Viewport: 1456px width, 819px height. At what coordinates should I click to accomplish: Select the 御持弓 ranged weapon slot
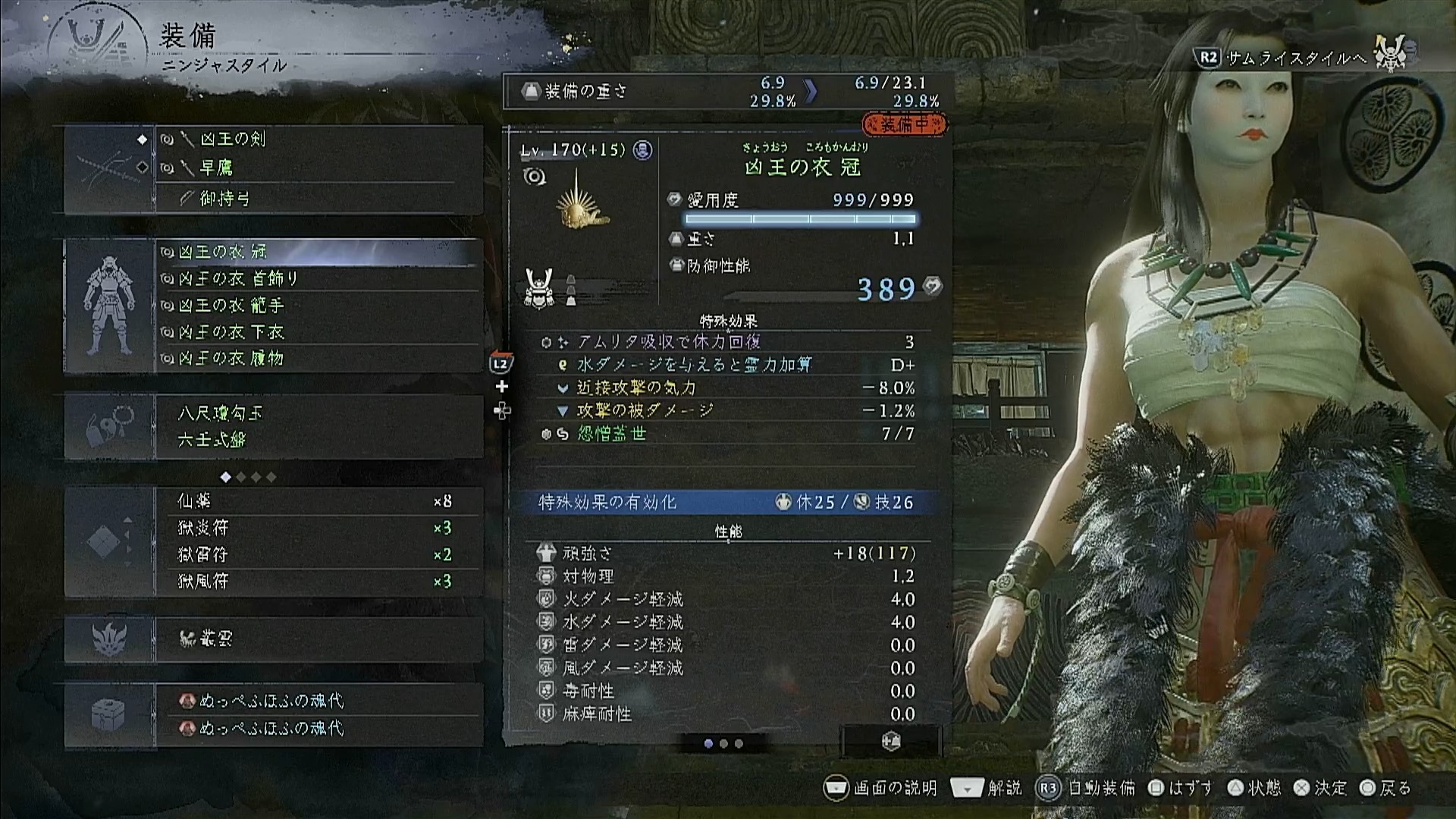click(318, 199)
